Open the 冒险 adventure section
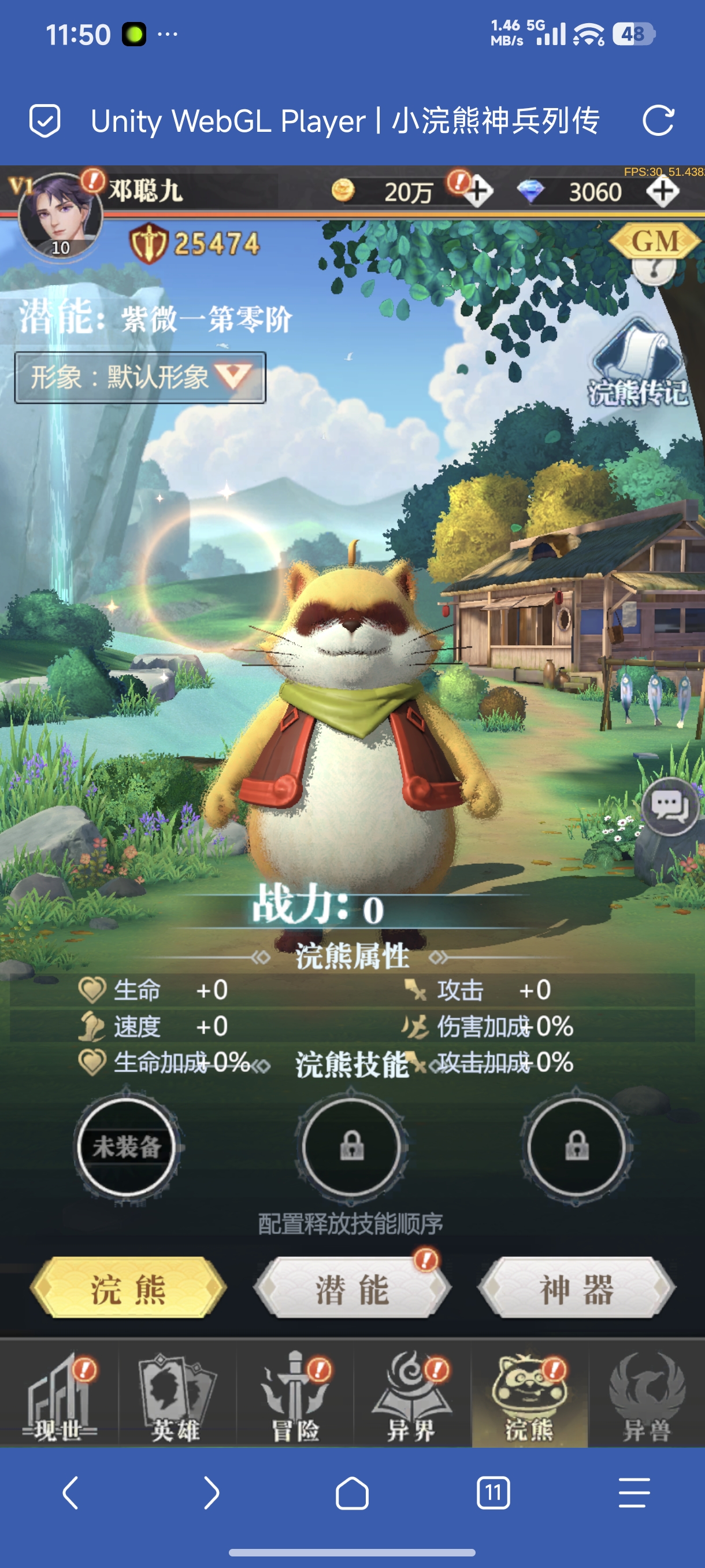Image resolution: width=705 pixels, height=1568 pixels. click(294, 1400)
